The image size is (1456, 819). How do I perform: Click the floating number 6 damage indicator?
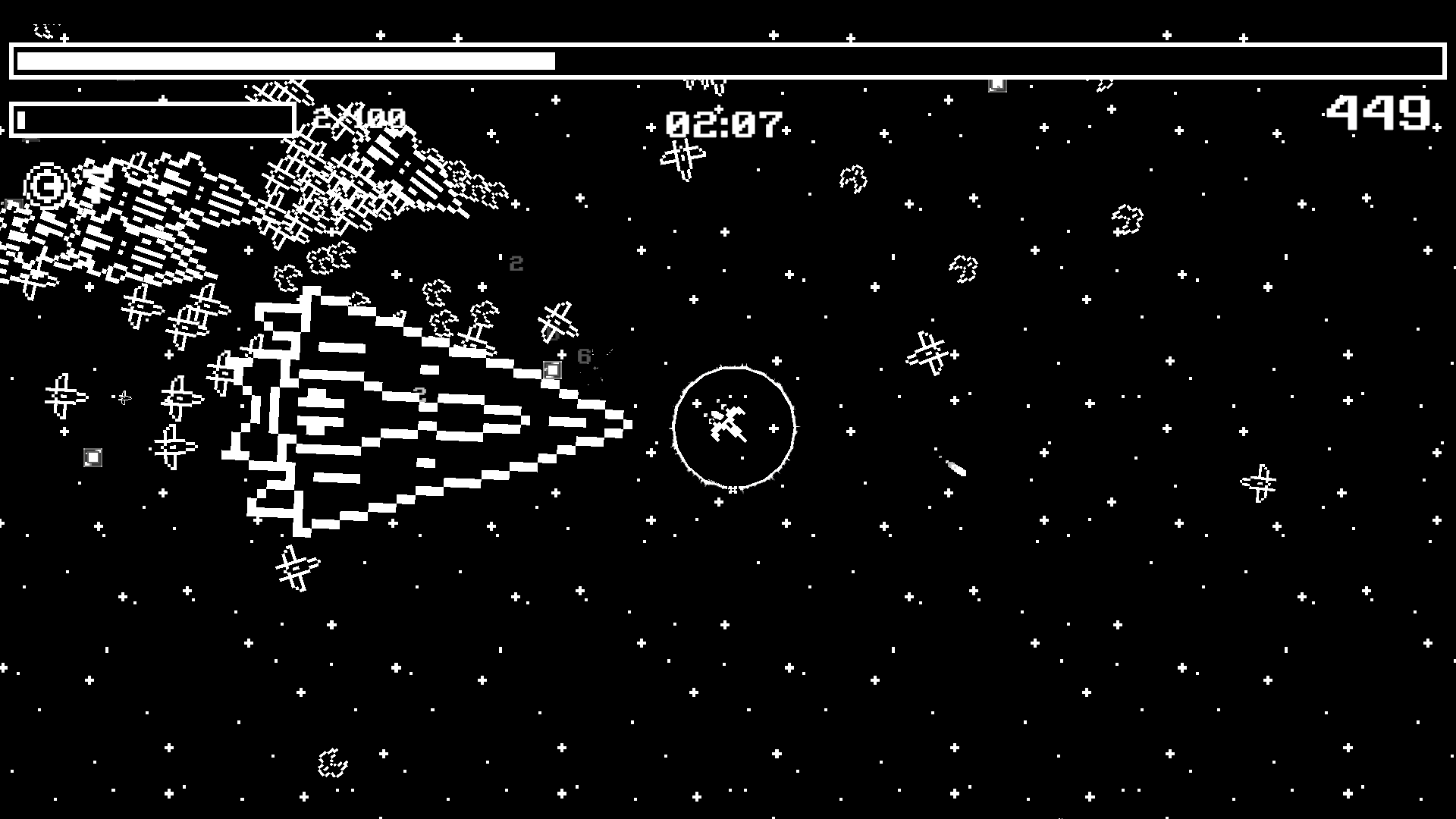click(x=584, y=356)
